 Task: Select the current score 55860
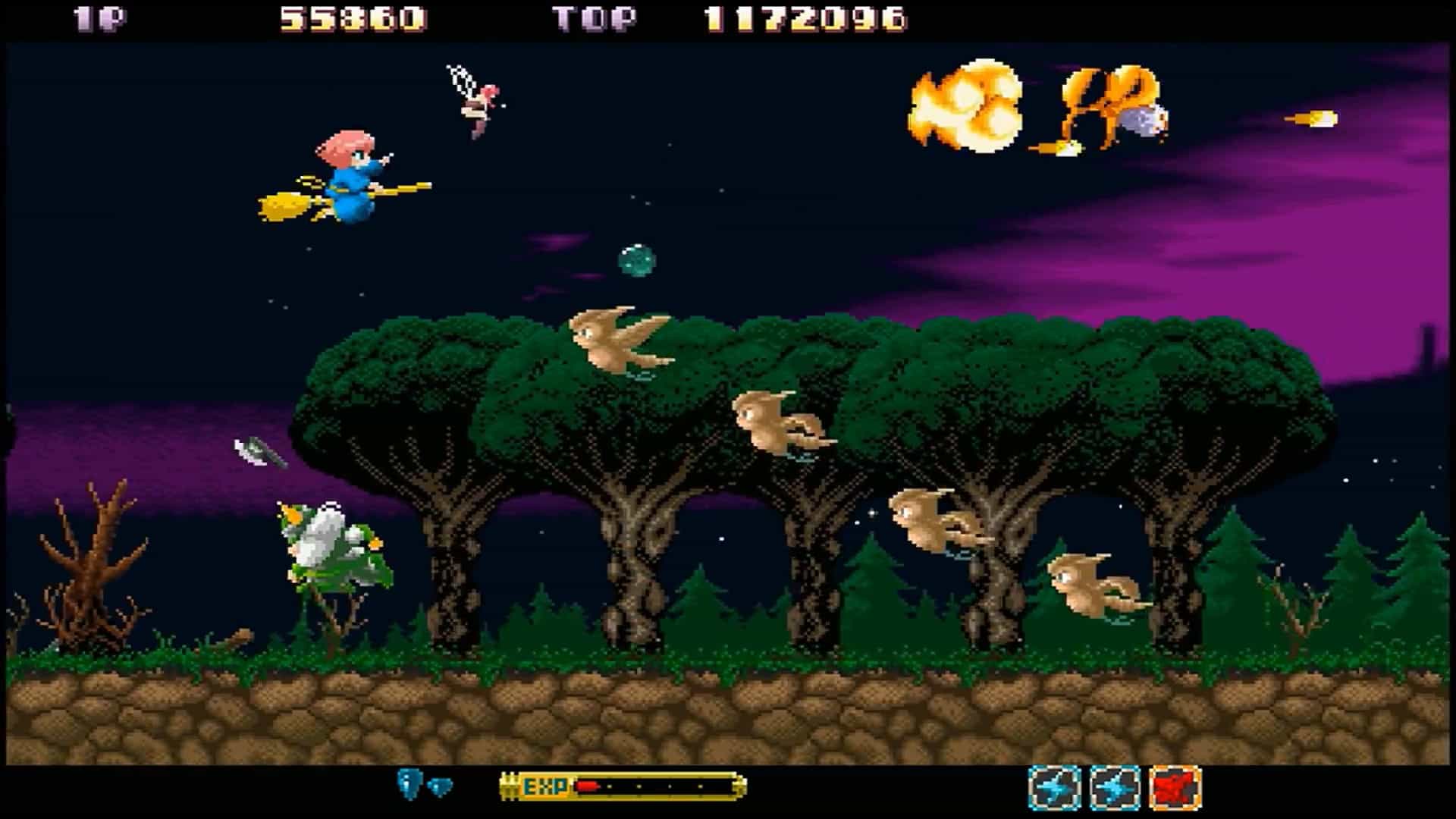(x=341, y=17)
